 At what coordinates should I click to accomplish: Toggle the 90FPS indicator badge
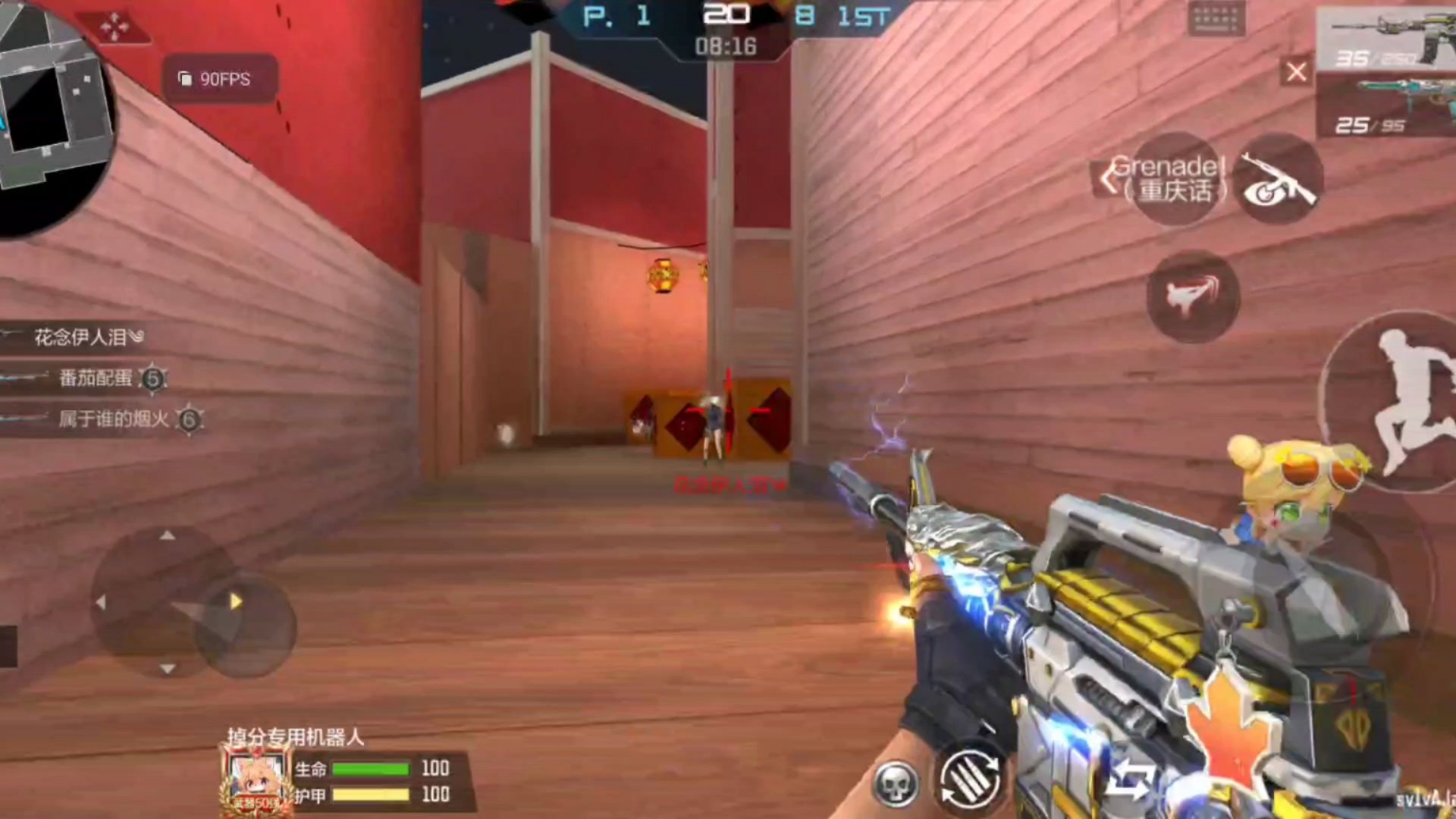click(x=218, y=79)
